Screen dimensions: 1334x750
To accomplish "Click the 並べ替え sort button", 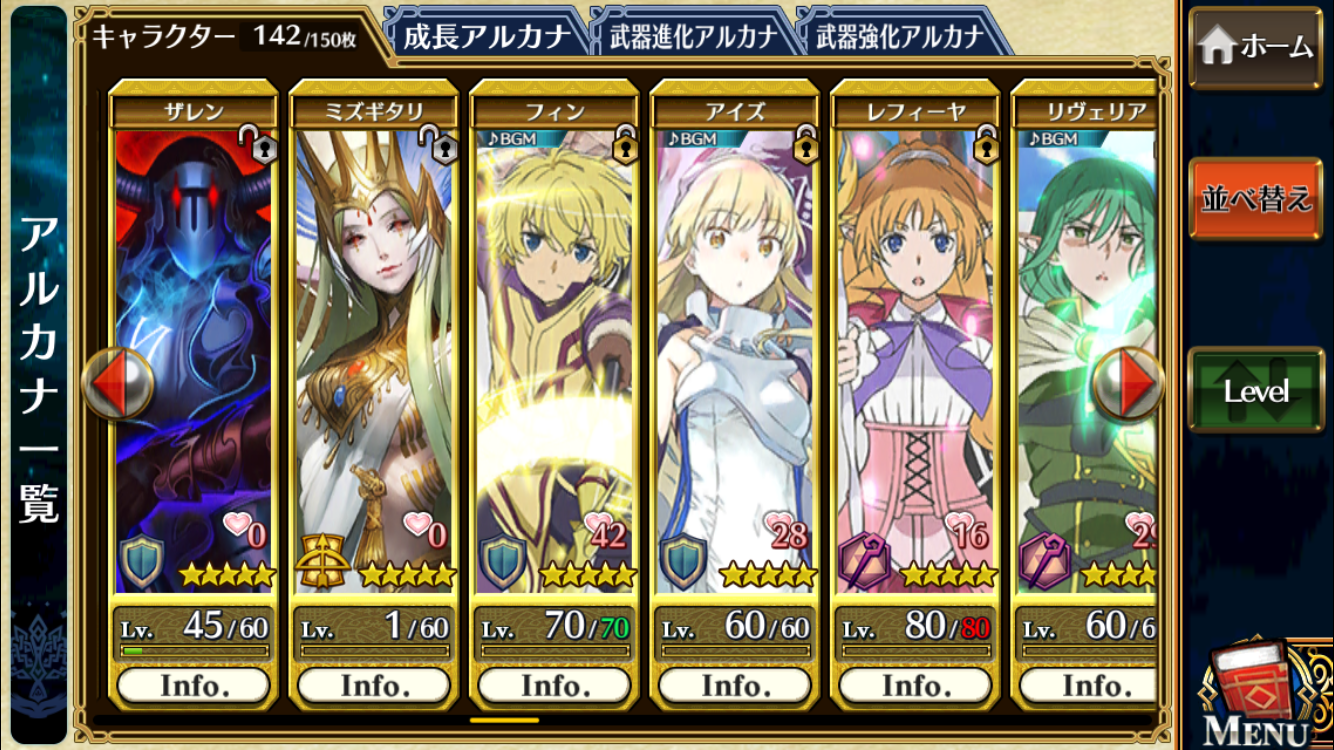I will coord(1255,198).
